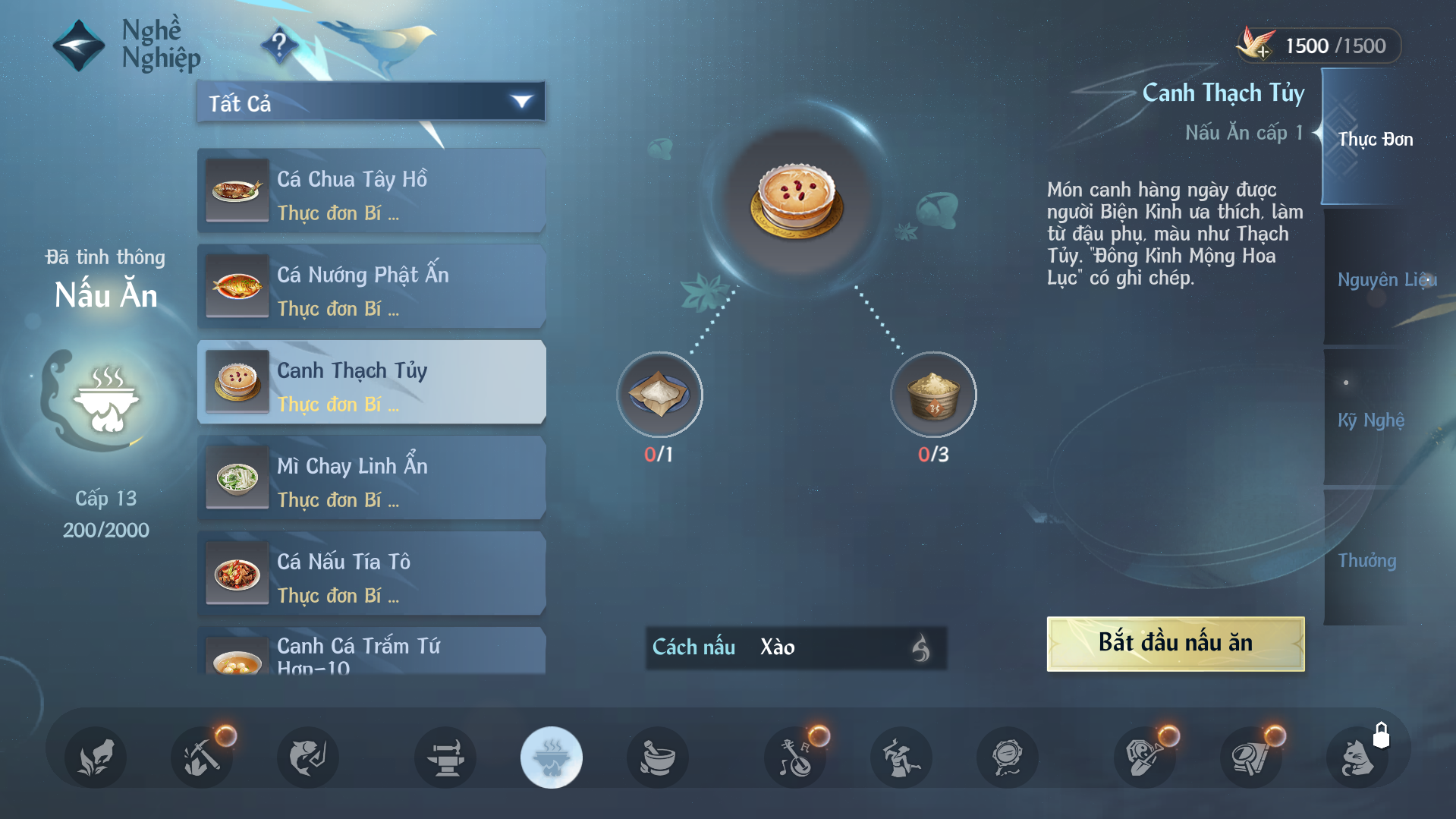This screenshot has width=1456, height=819.
Task: Switch to the Thực Đơn tab
Action: click(x=1373, y=139)
